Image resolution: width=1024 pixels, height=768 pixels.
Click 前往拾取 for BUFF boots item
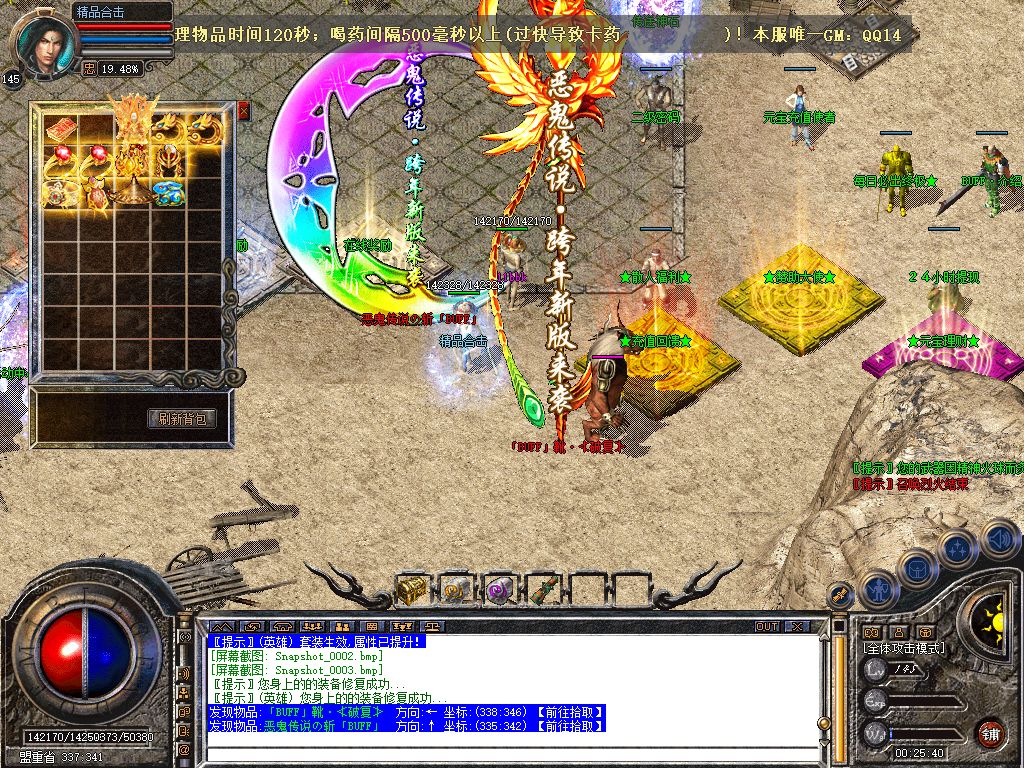click(x=570, y=712)
